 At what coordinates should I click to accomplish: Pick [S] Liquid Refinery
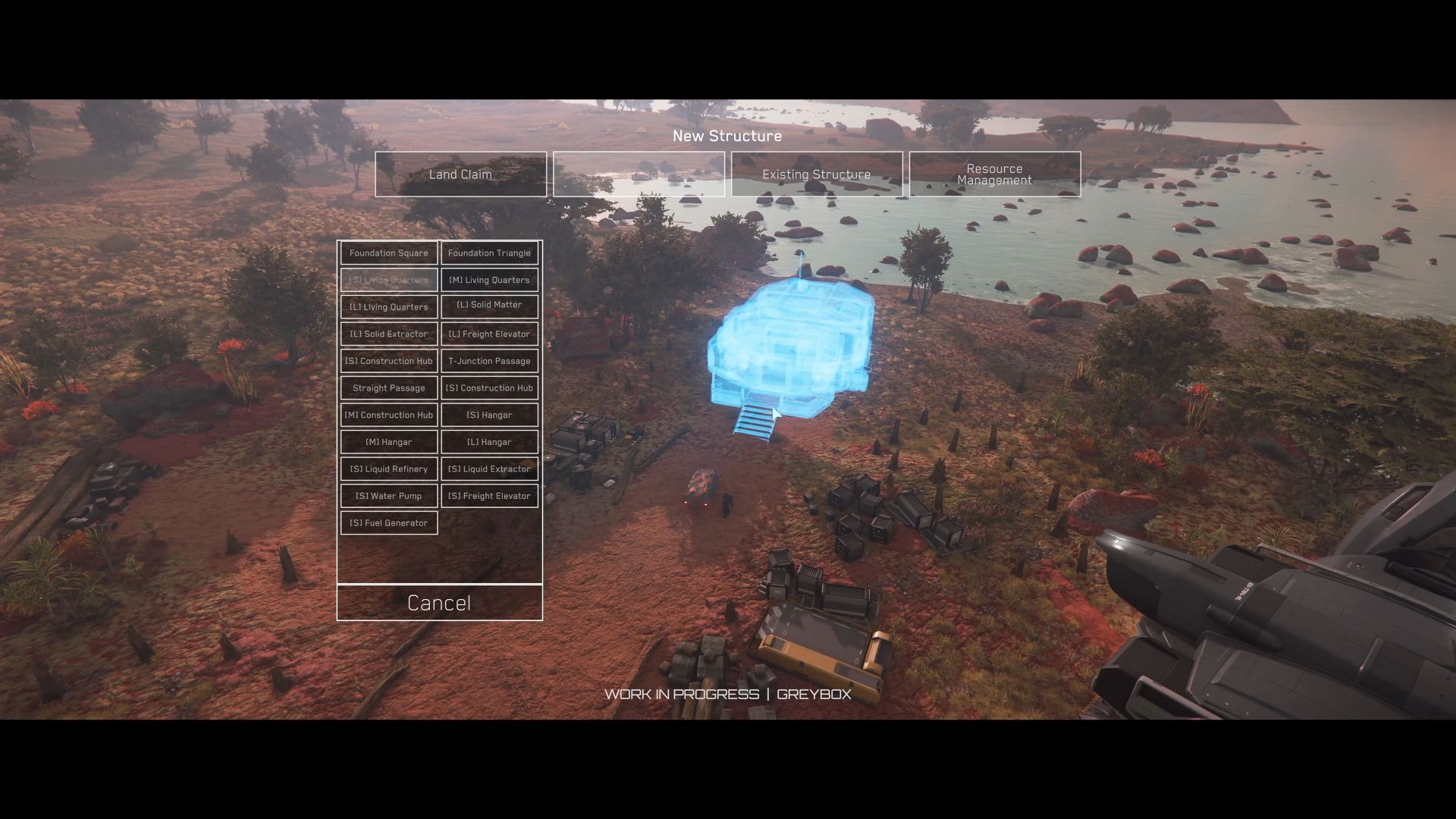388,469
